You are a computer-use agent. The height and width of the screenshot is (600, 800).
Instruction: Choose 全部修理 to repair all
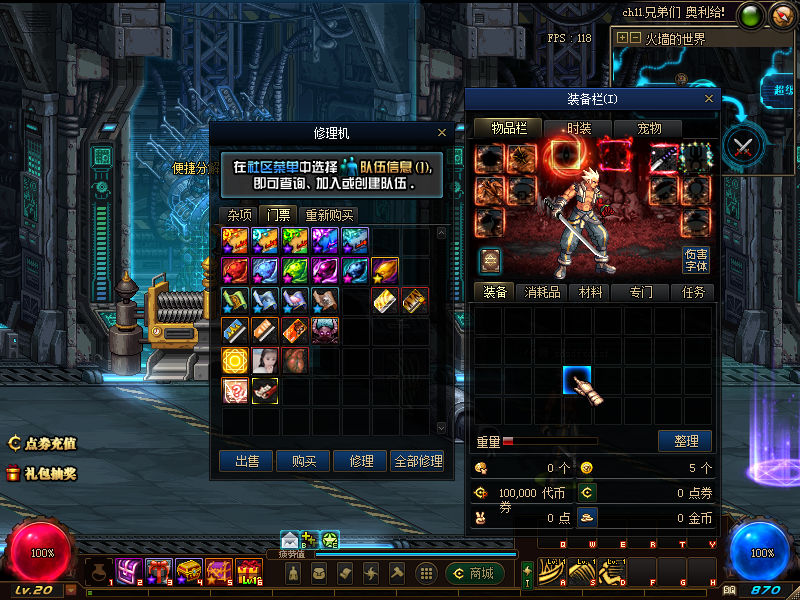[x=417, y=461]
